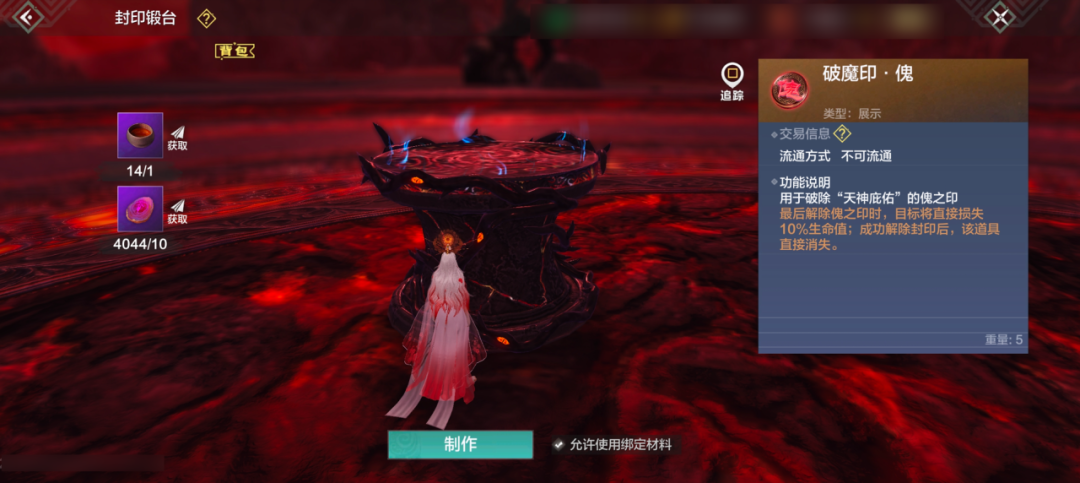Activate the 追踪 tracking pin

(733, 80)
